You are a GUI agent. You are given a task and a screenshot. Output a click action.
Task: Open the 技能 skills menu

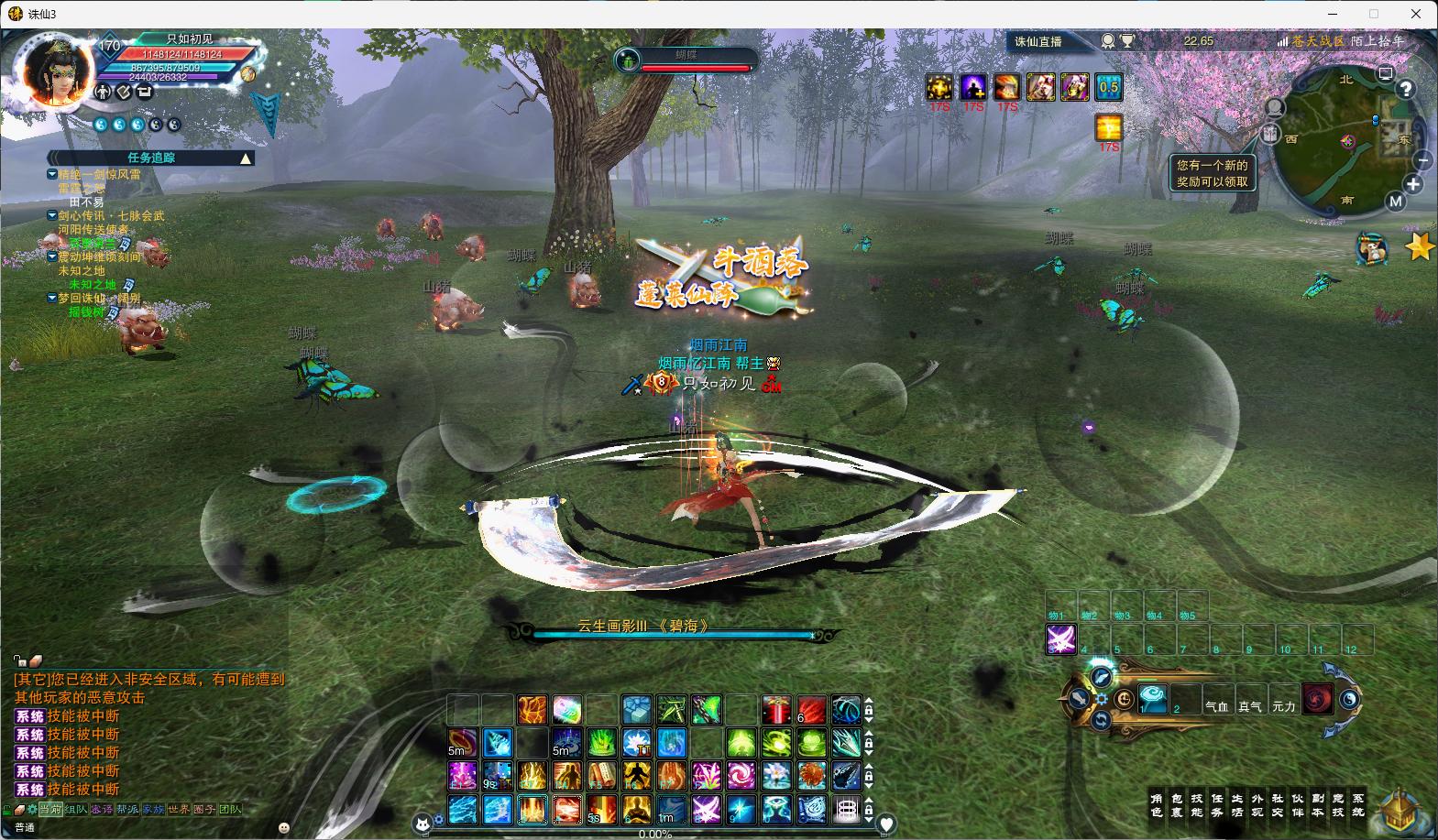pos(1197,805)
